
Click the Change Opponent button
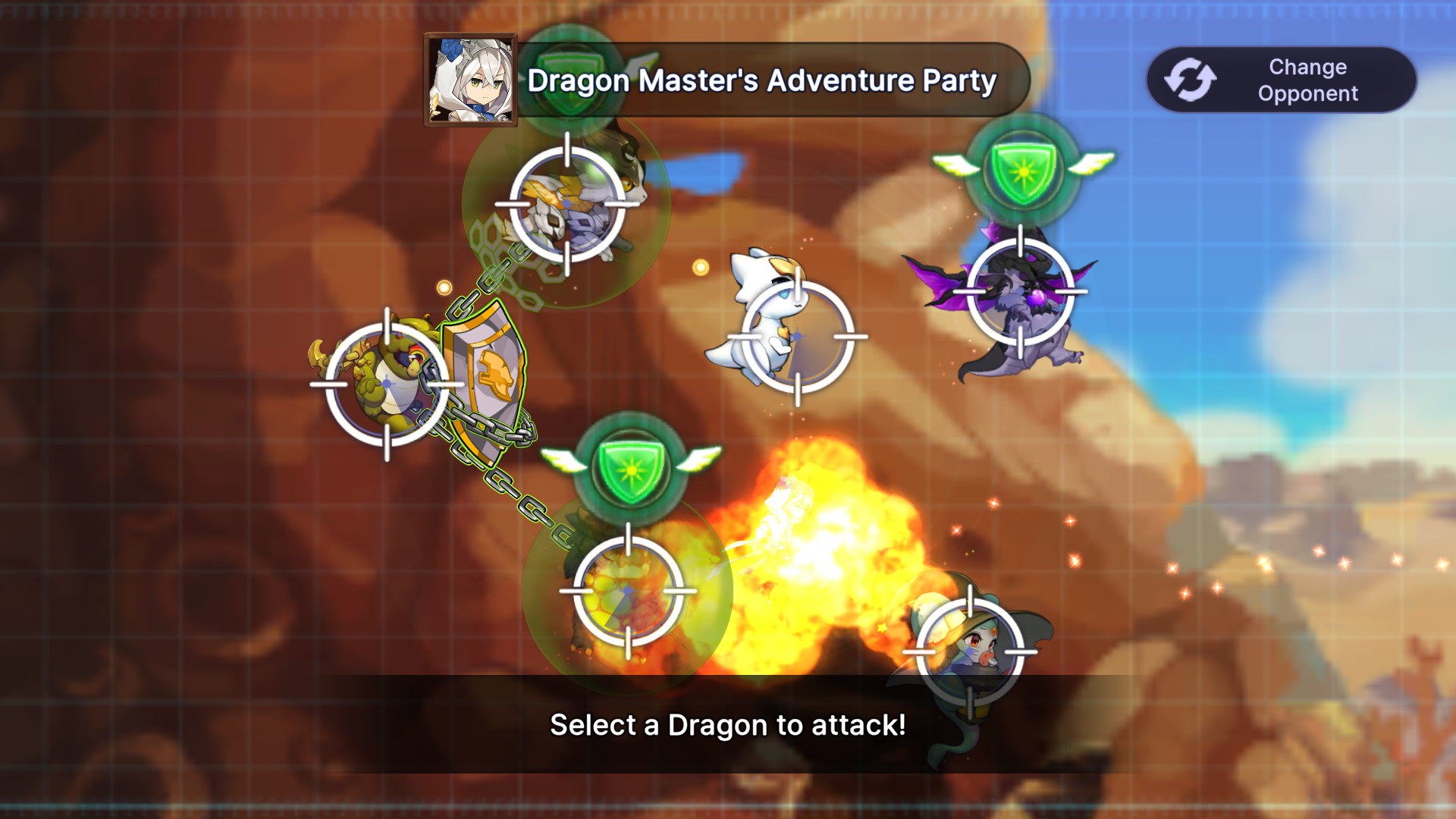pyautogui.click(x=1281, y=80)
